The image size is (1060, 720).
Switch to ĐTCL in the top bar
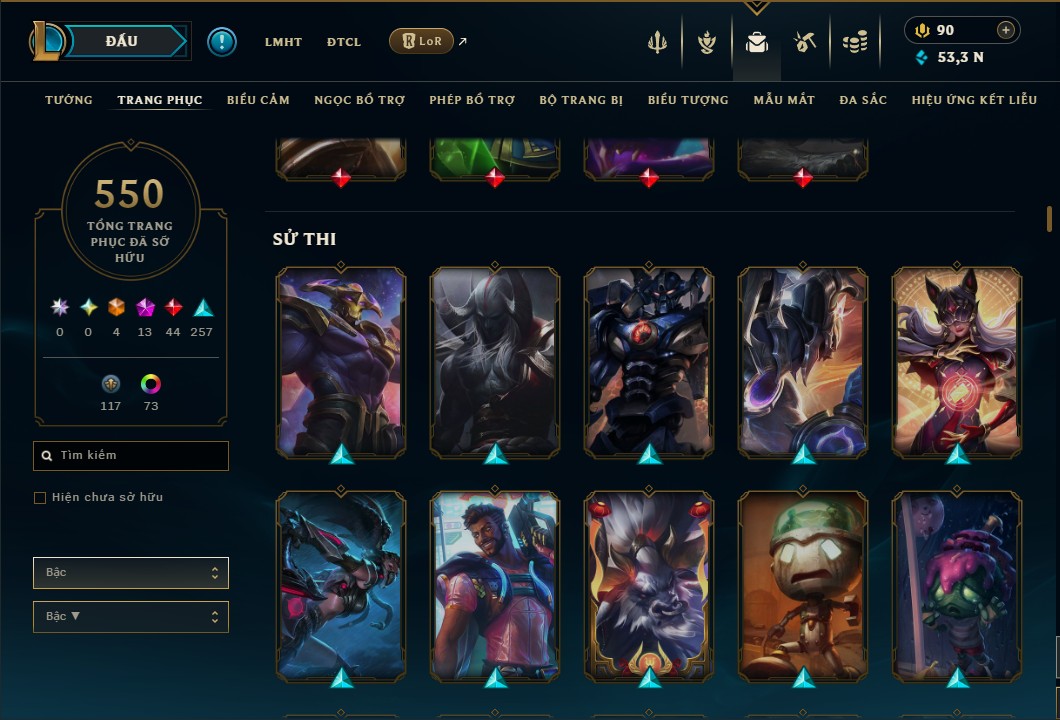(x=343, y=42)
